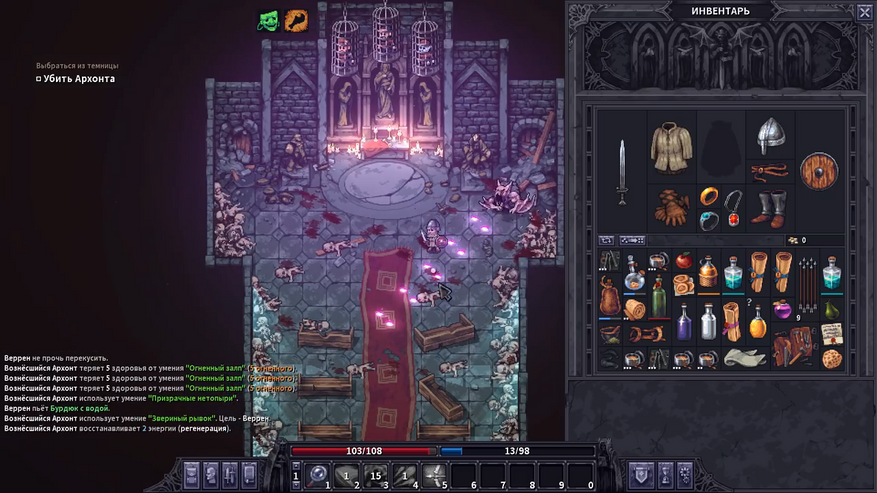
Task: Use the hotbar slot numbered 5
Action: [435, 474]
